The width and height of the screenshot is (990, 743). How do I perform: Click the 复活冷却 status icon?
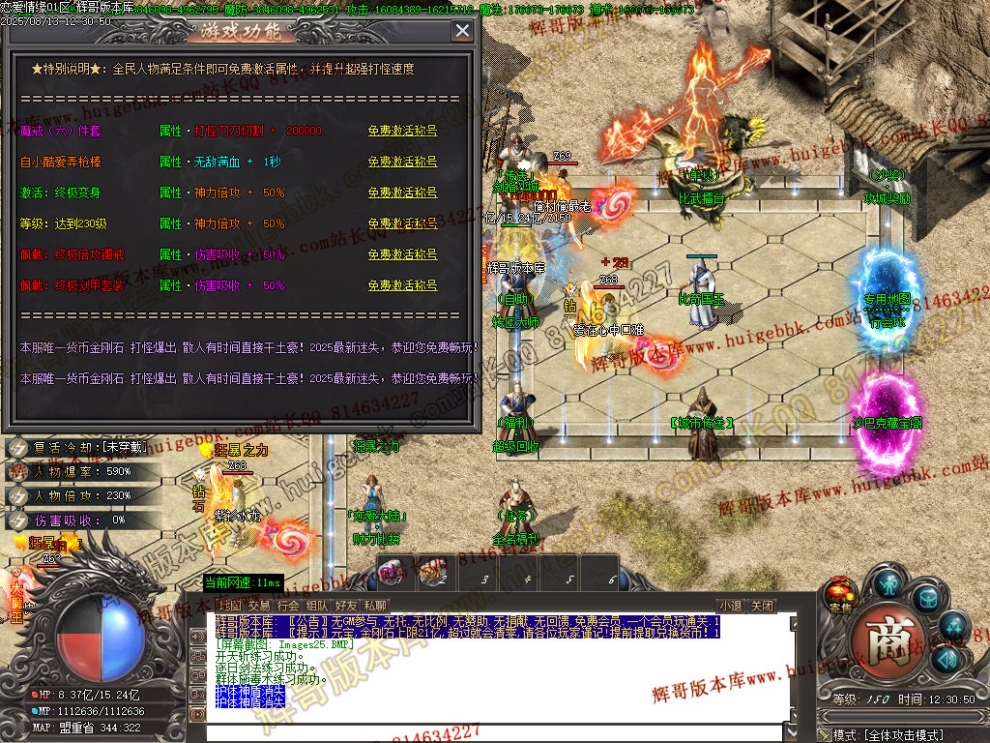18,448
